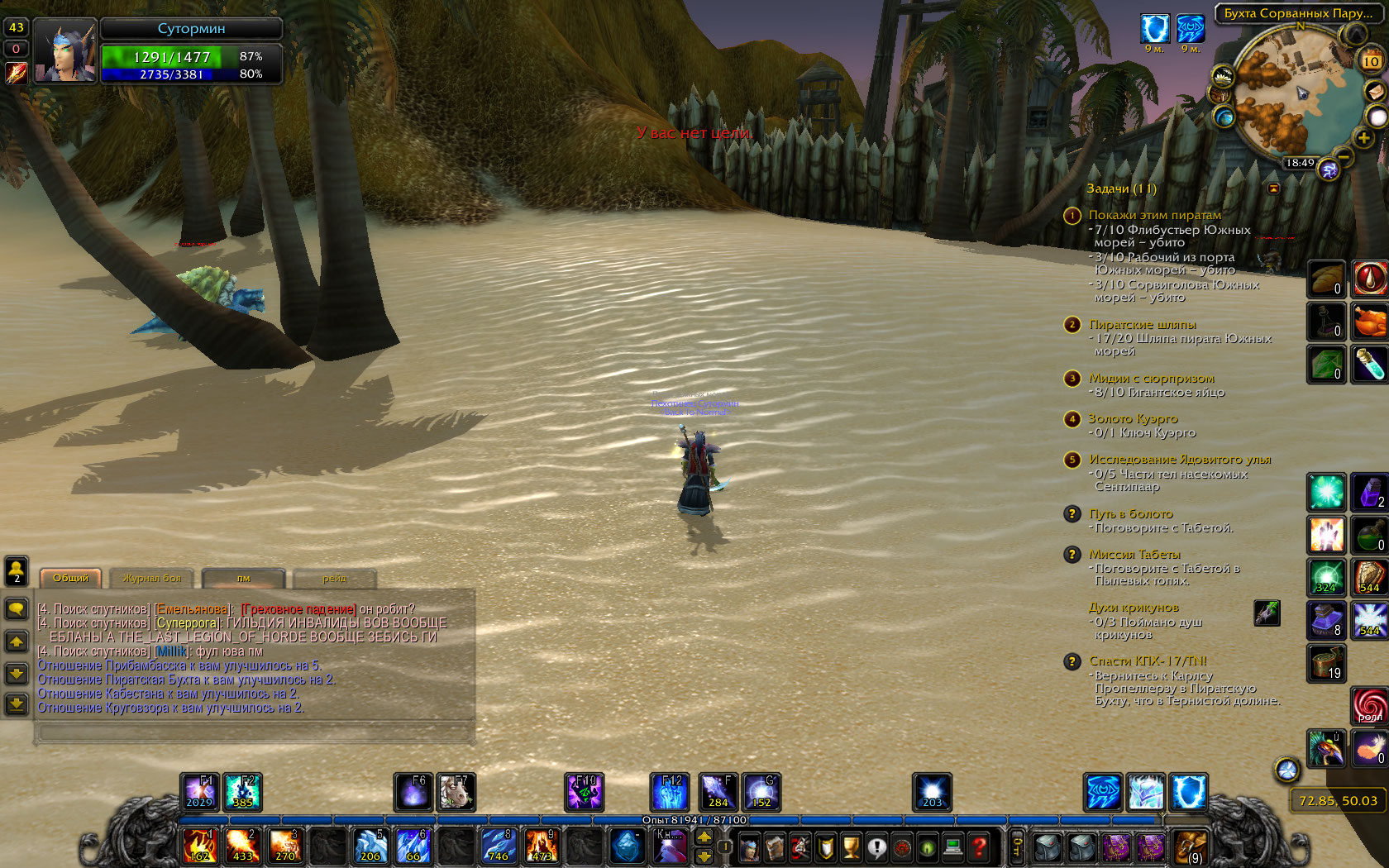The height and width of the screenshot is (868, 1389).
Task: Open the Золото Куэрго quest entry
Action: (x=1133, y=418)
